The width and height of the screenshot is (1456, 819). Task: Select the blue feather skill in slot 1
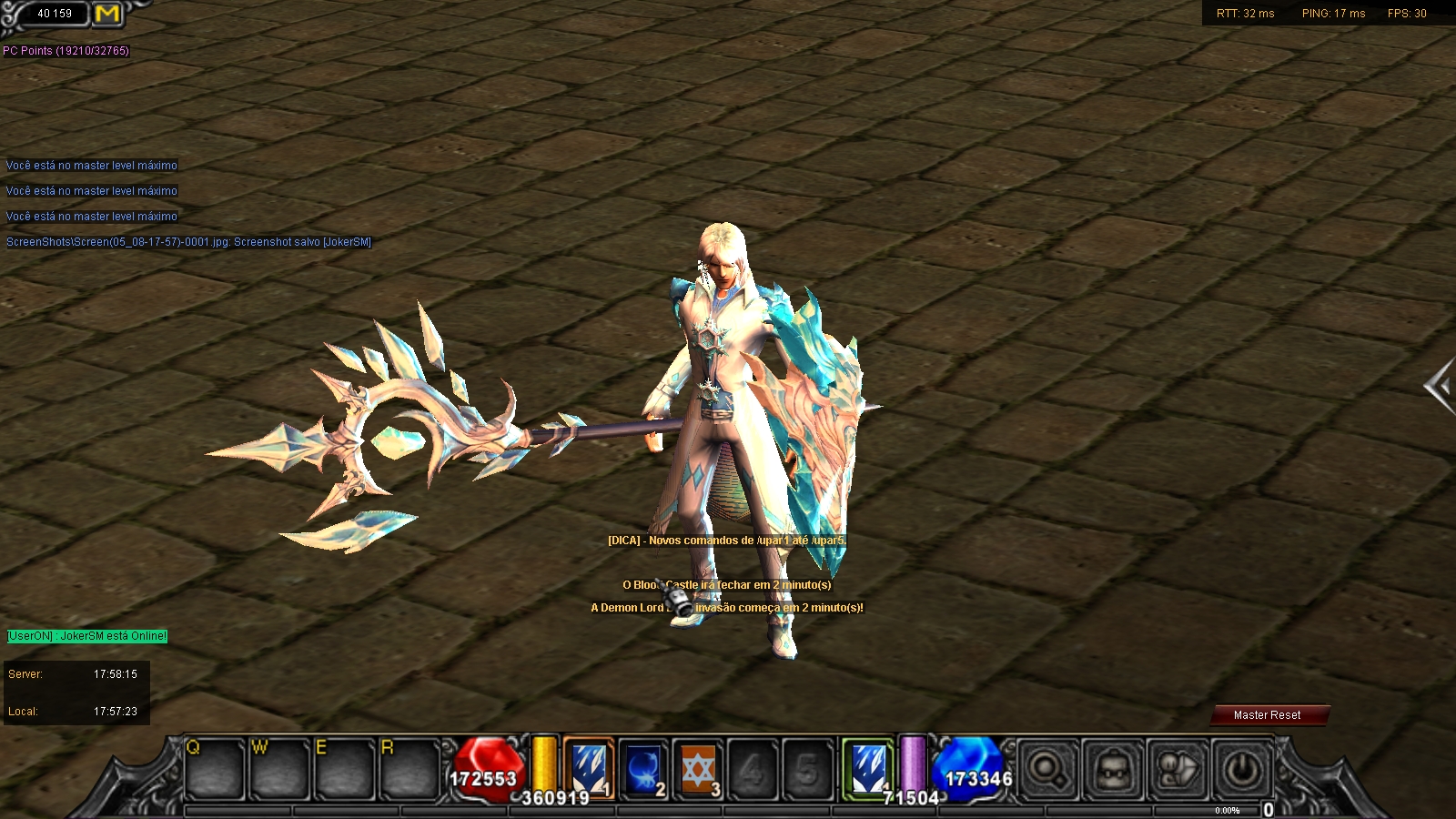pos(589,769)
